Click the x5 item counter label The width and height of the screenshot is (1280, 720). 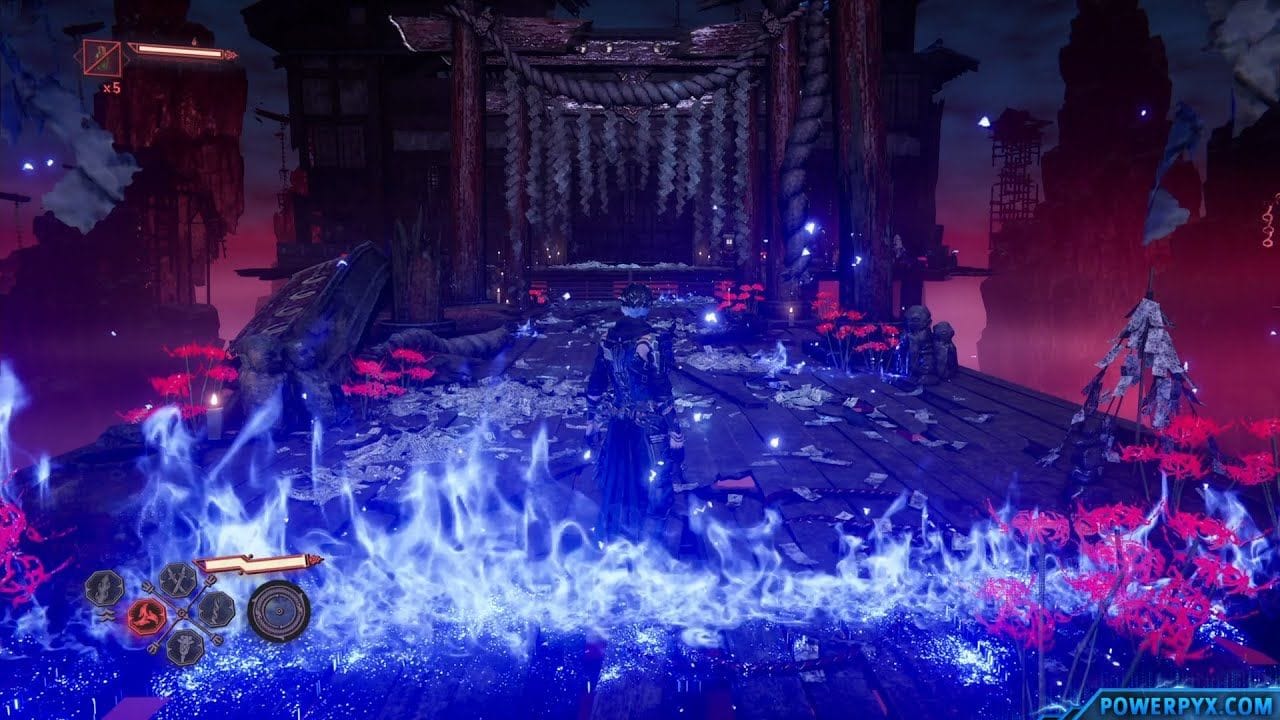(111, 87)
